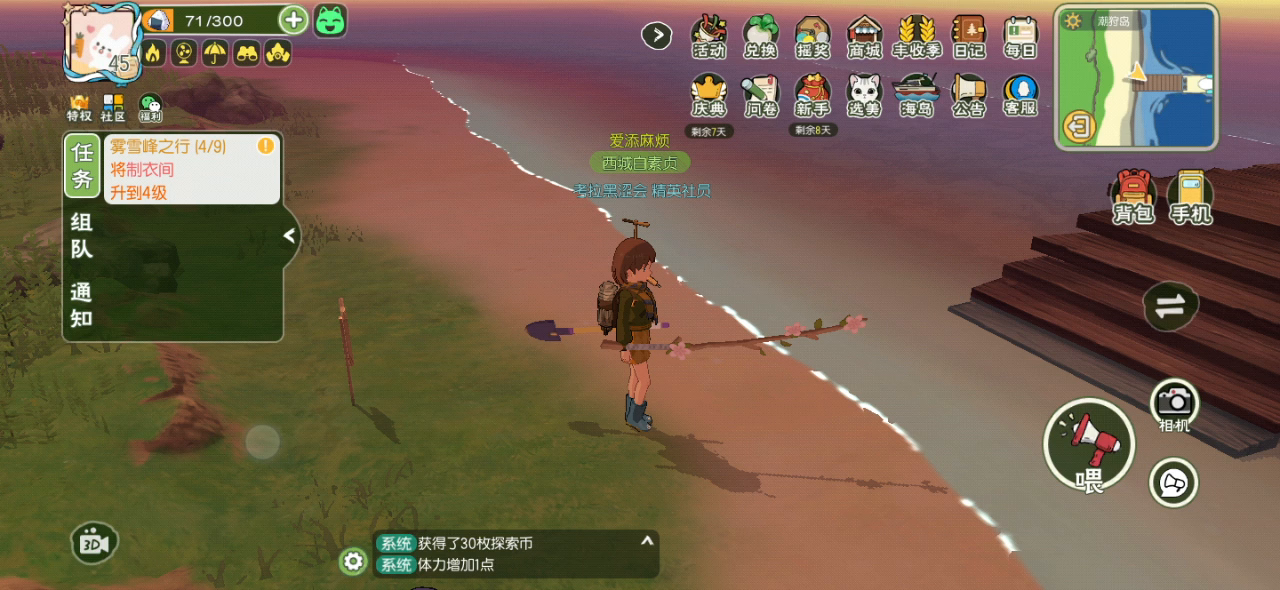Open the 日记 diary icon
Viewport: 1280px width, 590px height.
(969, 38)
